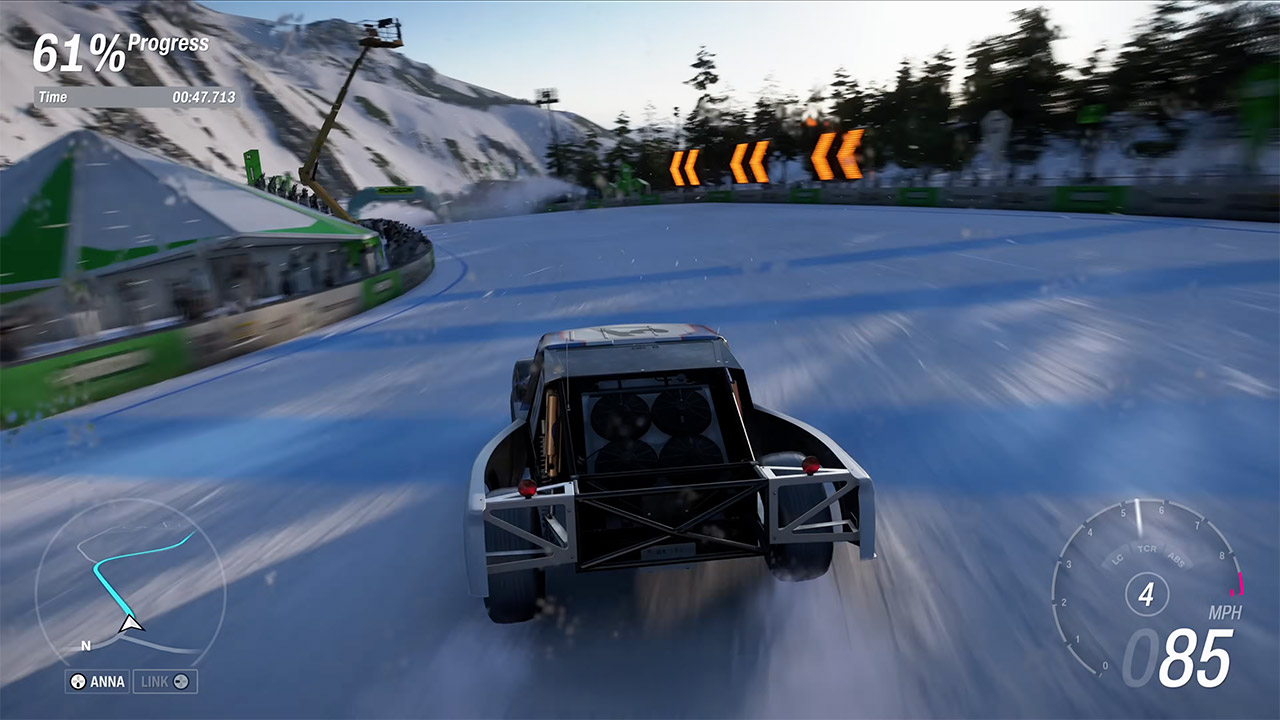Select the LC launch control indicator
Viewport: 1280px width, 720px height.
[x=1117, y=559]
